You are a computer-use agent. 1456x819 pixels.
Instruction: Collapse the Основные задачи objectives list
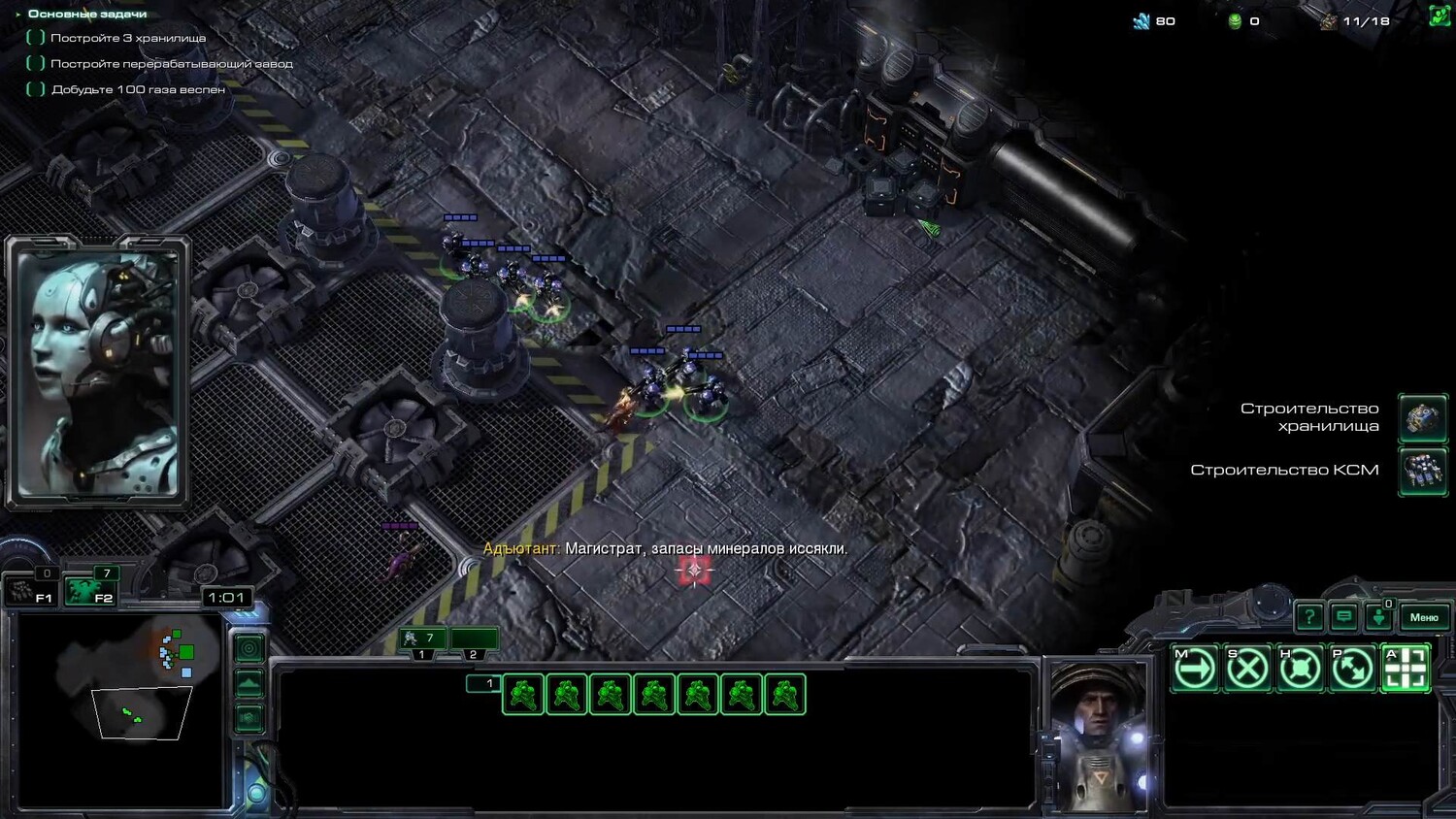click(x=18, y=14)
